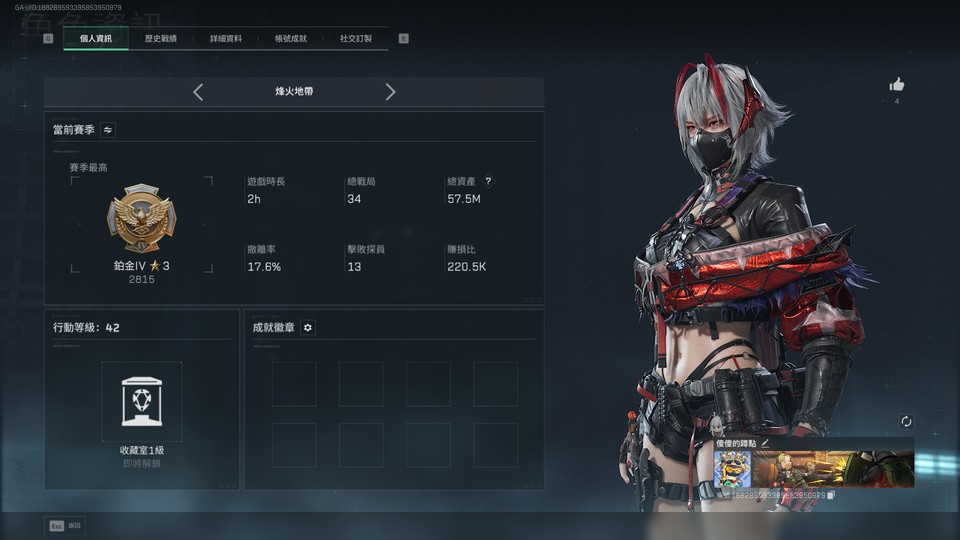
Task: Give a thumbs-up like to this profile
Action: [897, 85]
